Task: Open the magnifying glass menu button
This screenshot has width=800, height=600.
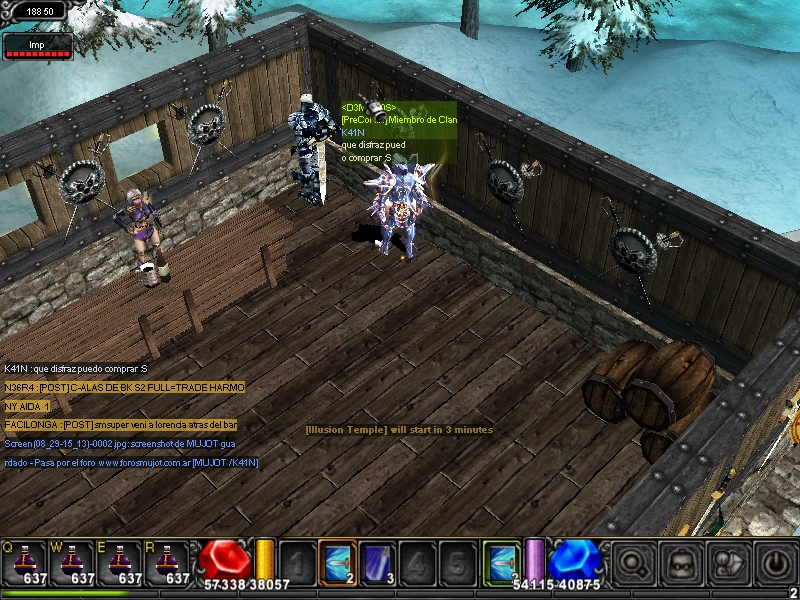Action: point(633,562)
